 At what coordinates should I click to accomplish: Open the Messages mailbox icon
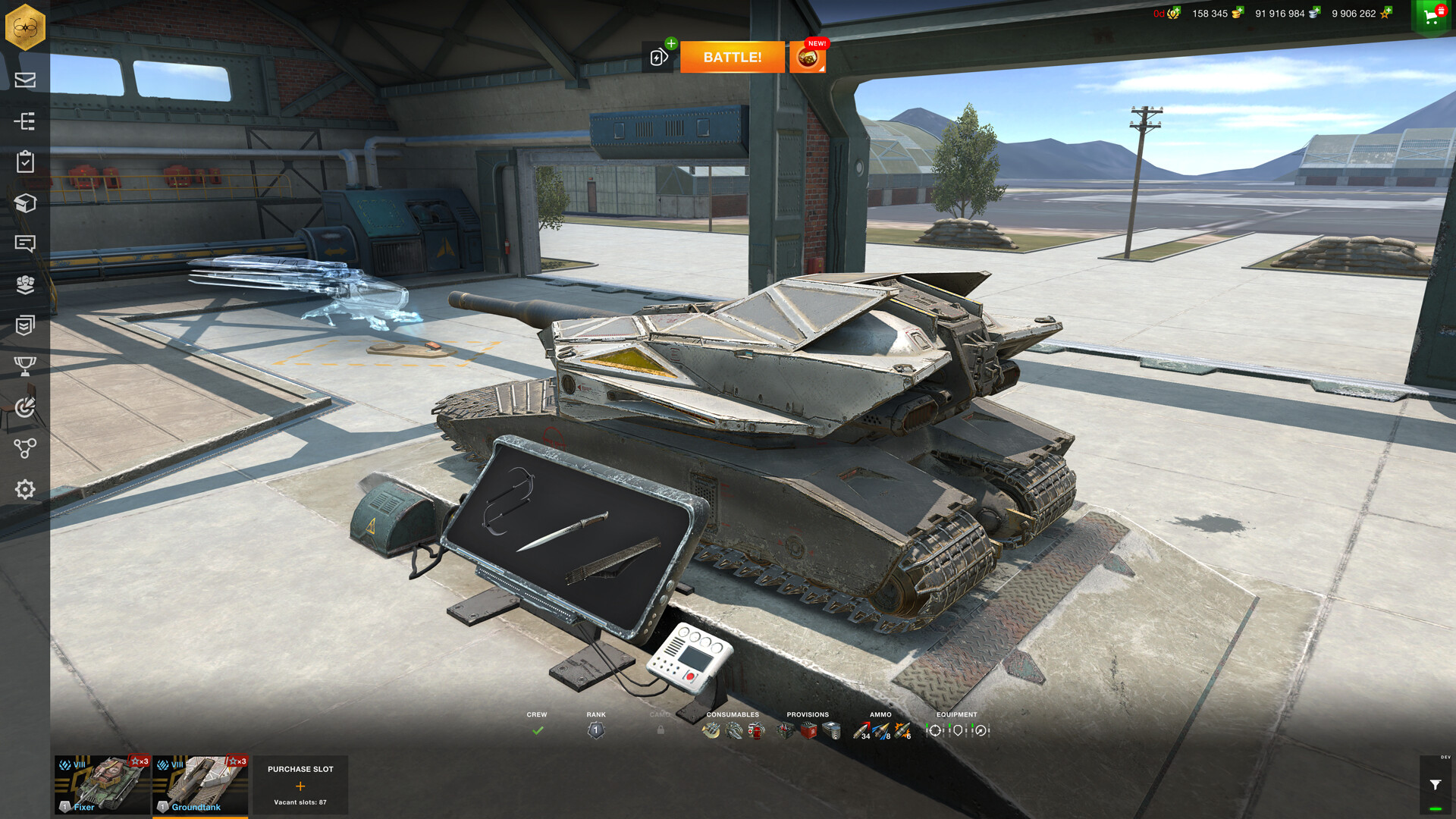(x=25, y=80)
